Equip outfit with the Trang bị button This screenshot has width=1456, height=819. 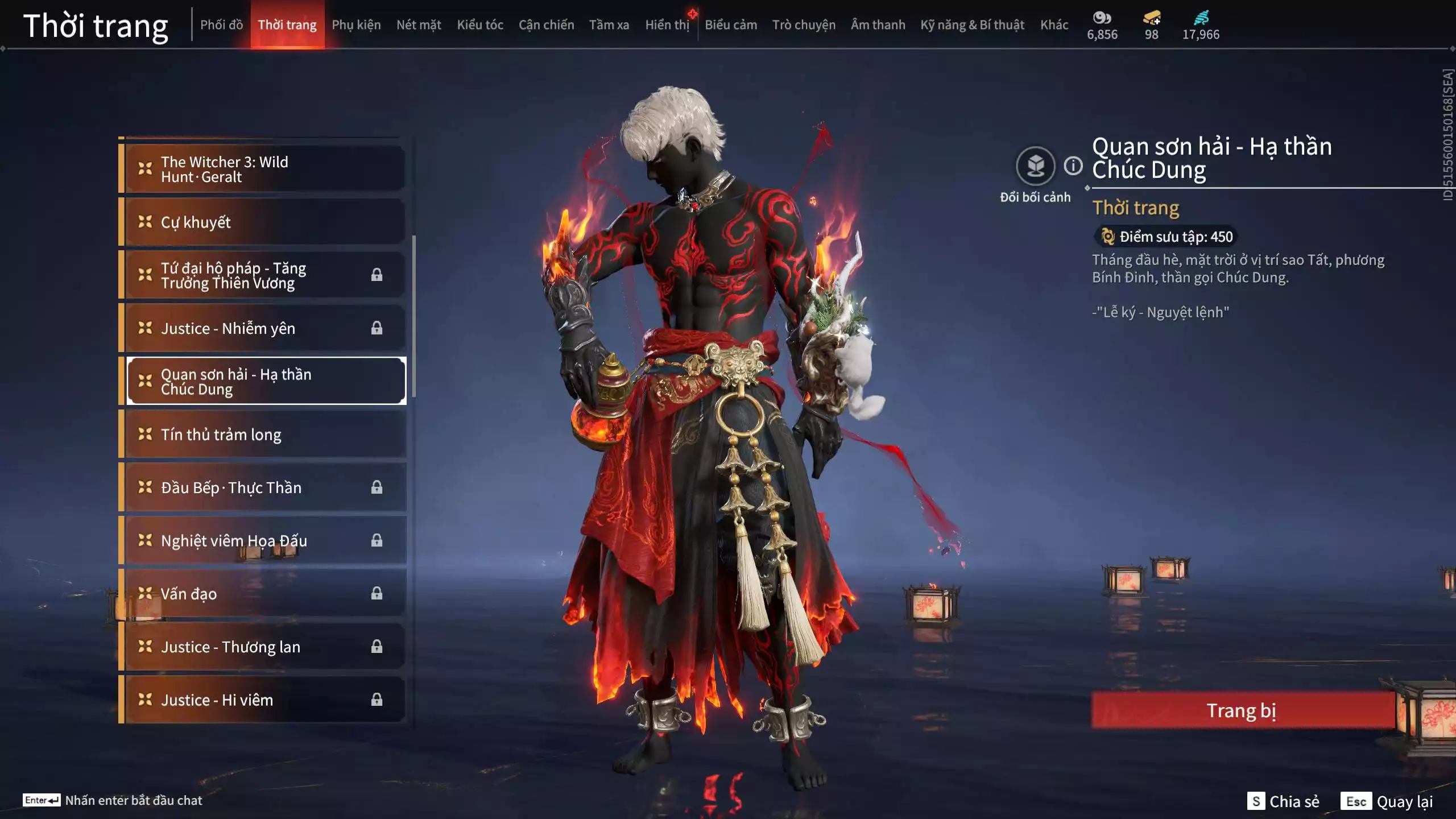click(x=1242, y=710)
